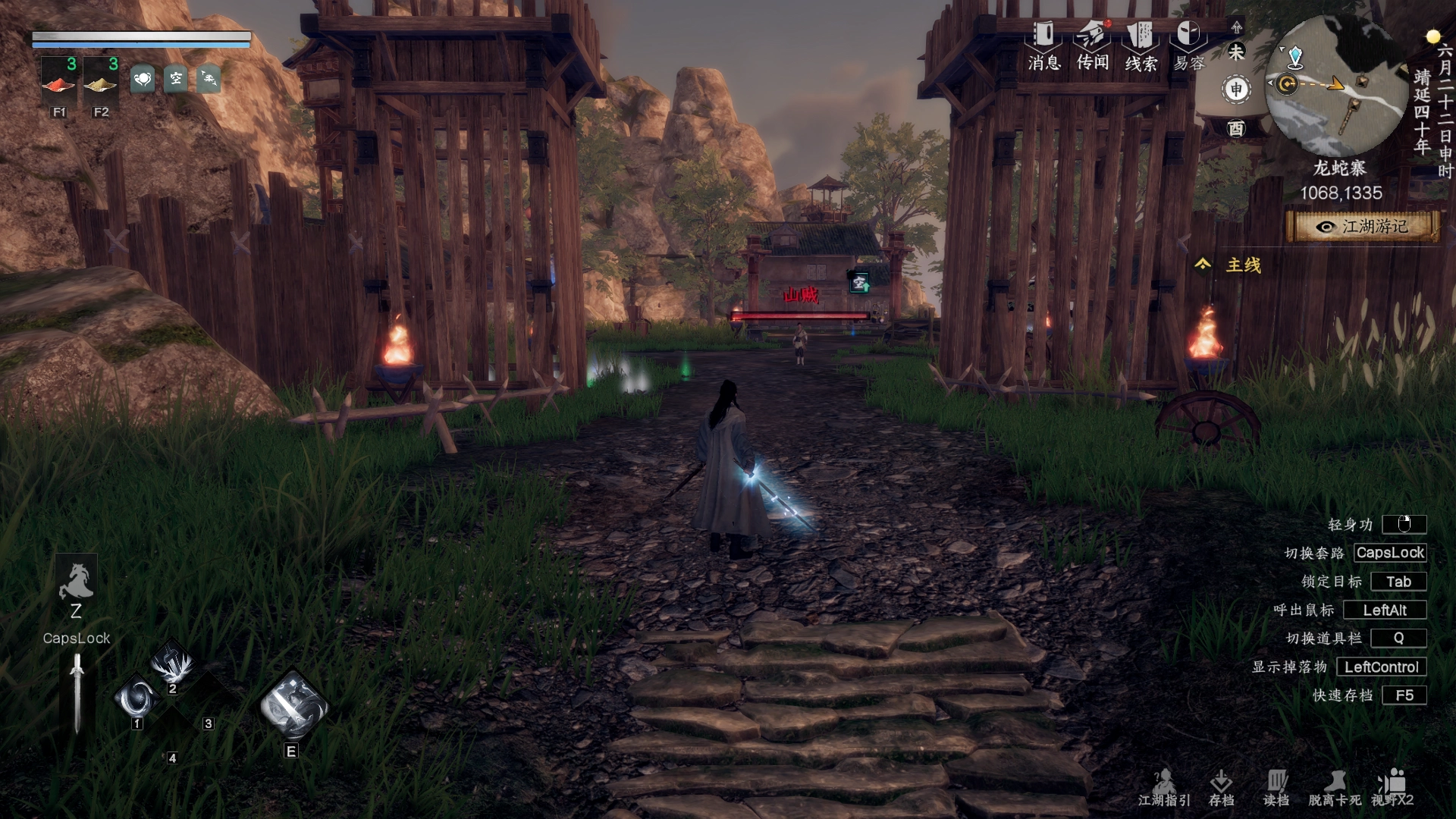Collapse the 主线 main quest tracker
This screenshot has width=1456, height=819.
[1203, 265]
